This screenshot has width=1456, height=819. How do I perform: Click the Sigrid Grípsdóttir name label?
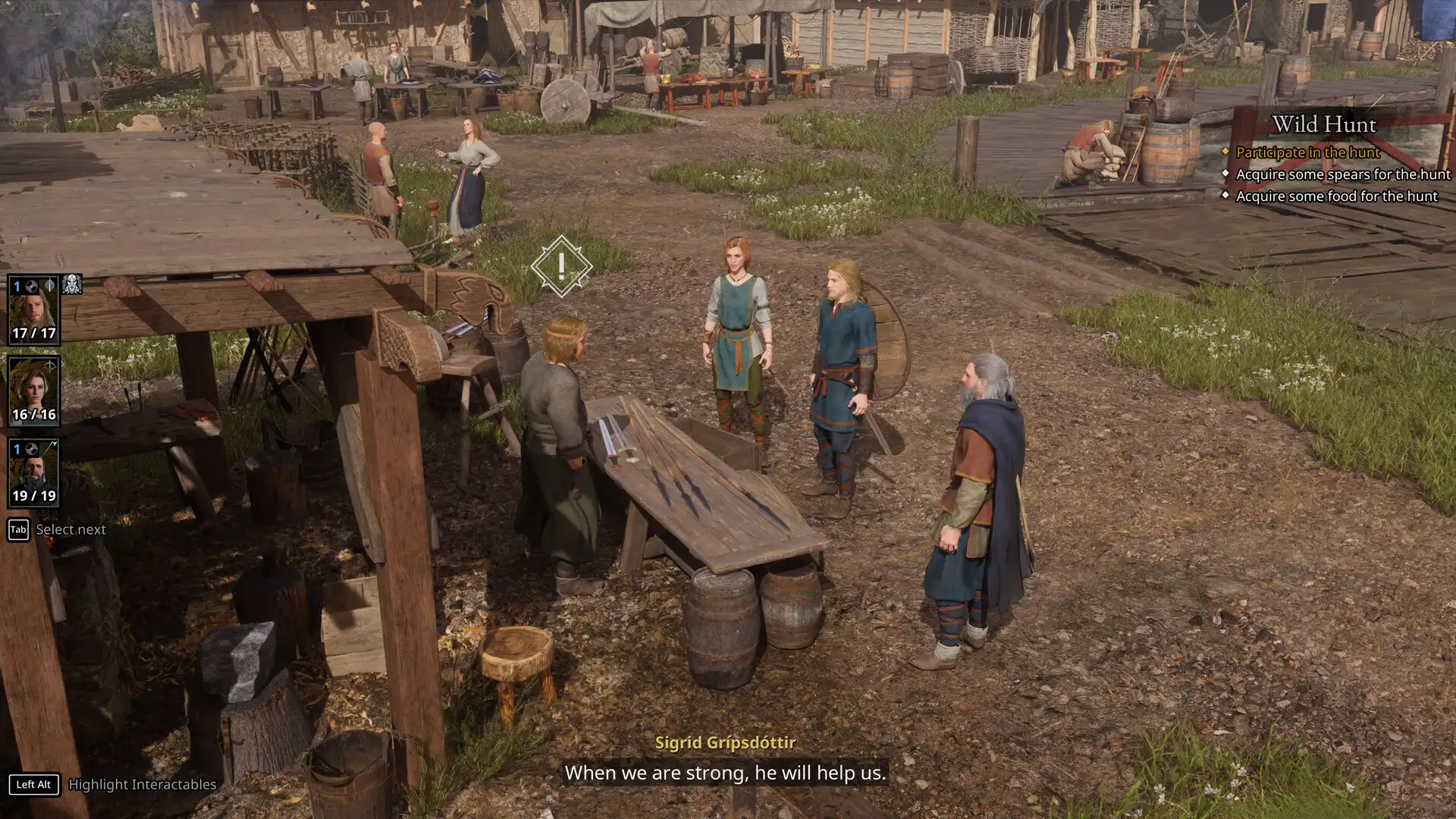726,745
